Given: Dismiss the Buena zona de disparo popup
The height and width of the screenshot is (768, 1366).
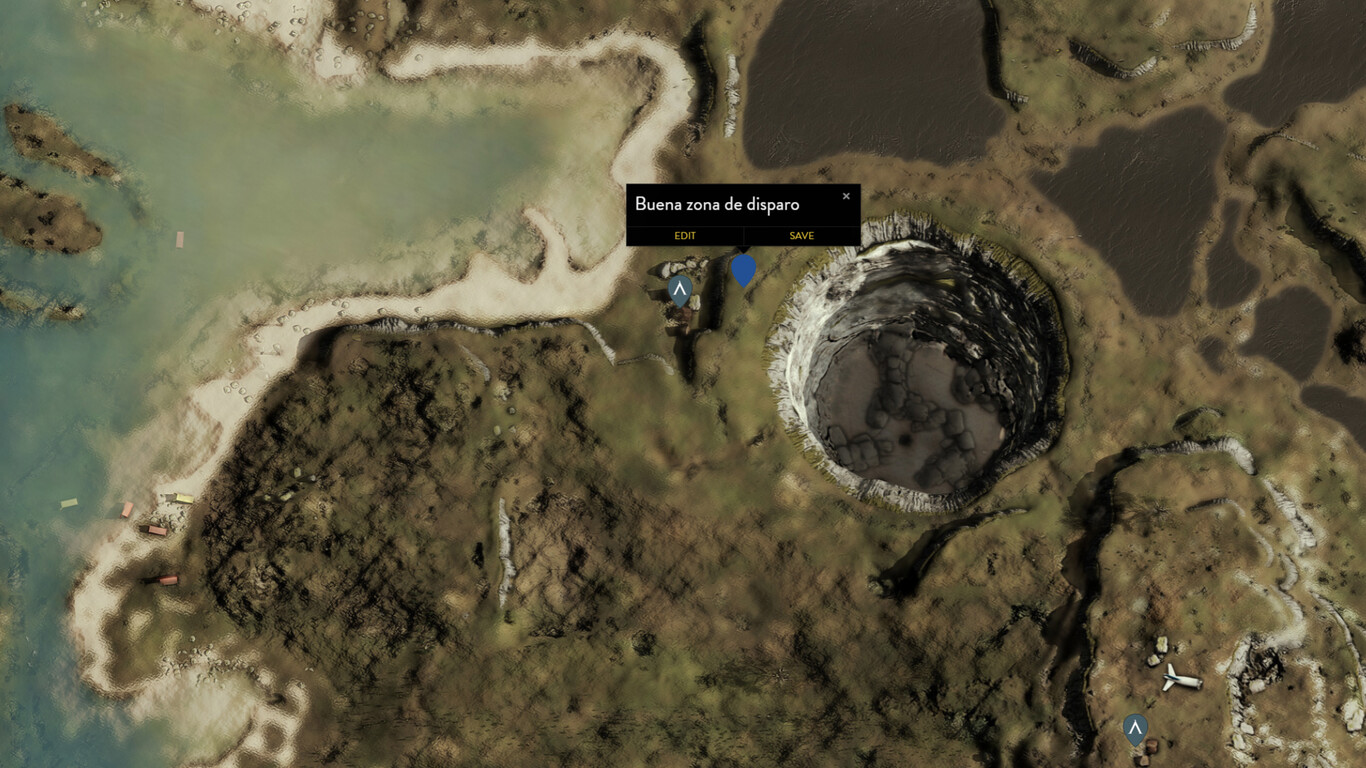Looking at the screenshot, I should click(x=845, y=195).
